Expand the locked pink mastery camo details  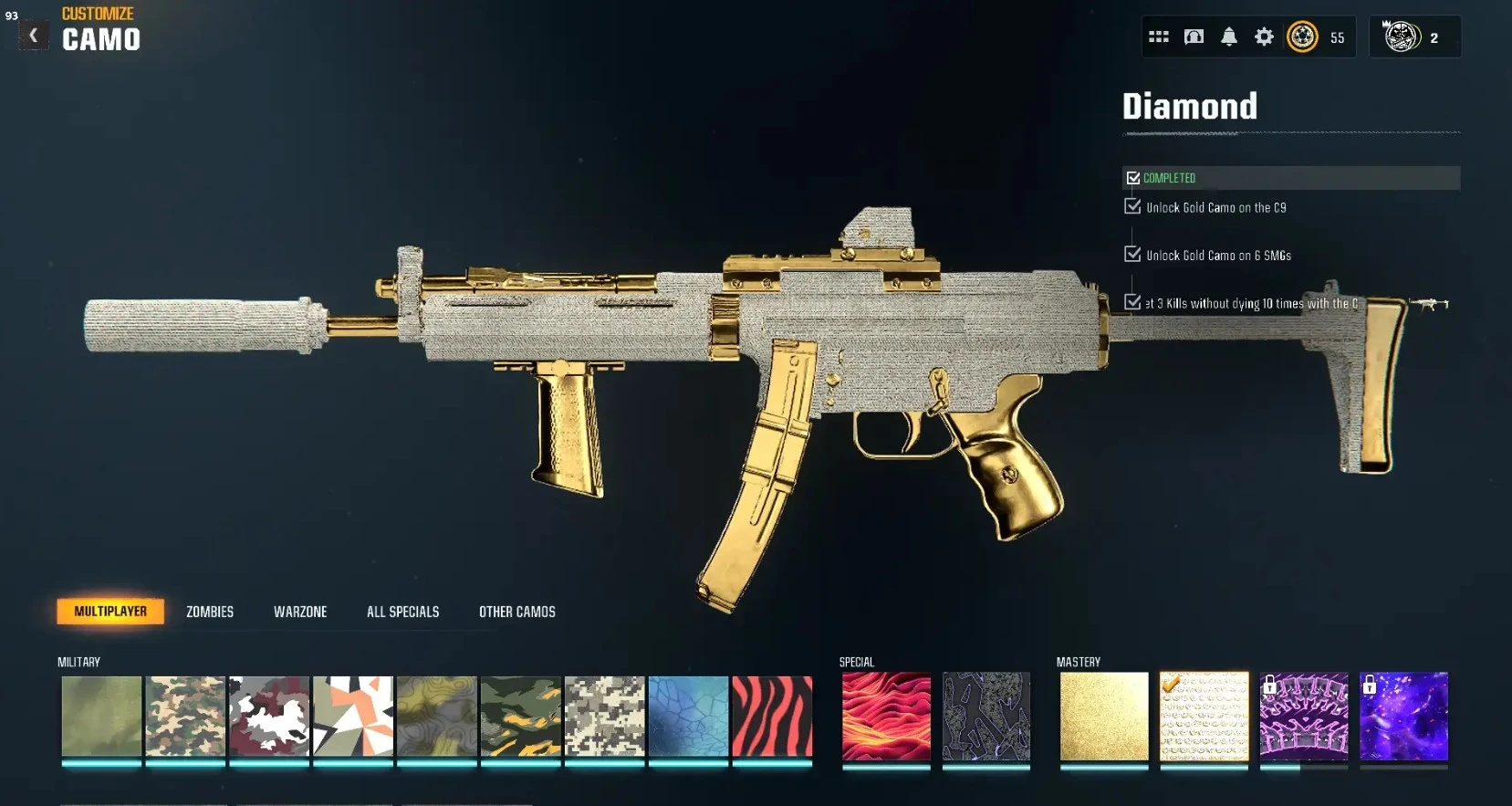pyautogui.click(x=1304, y=717)
